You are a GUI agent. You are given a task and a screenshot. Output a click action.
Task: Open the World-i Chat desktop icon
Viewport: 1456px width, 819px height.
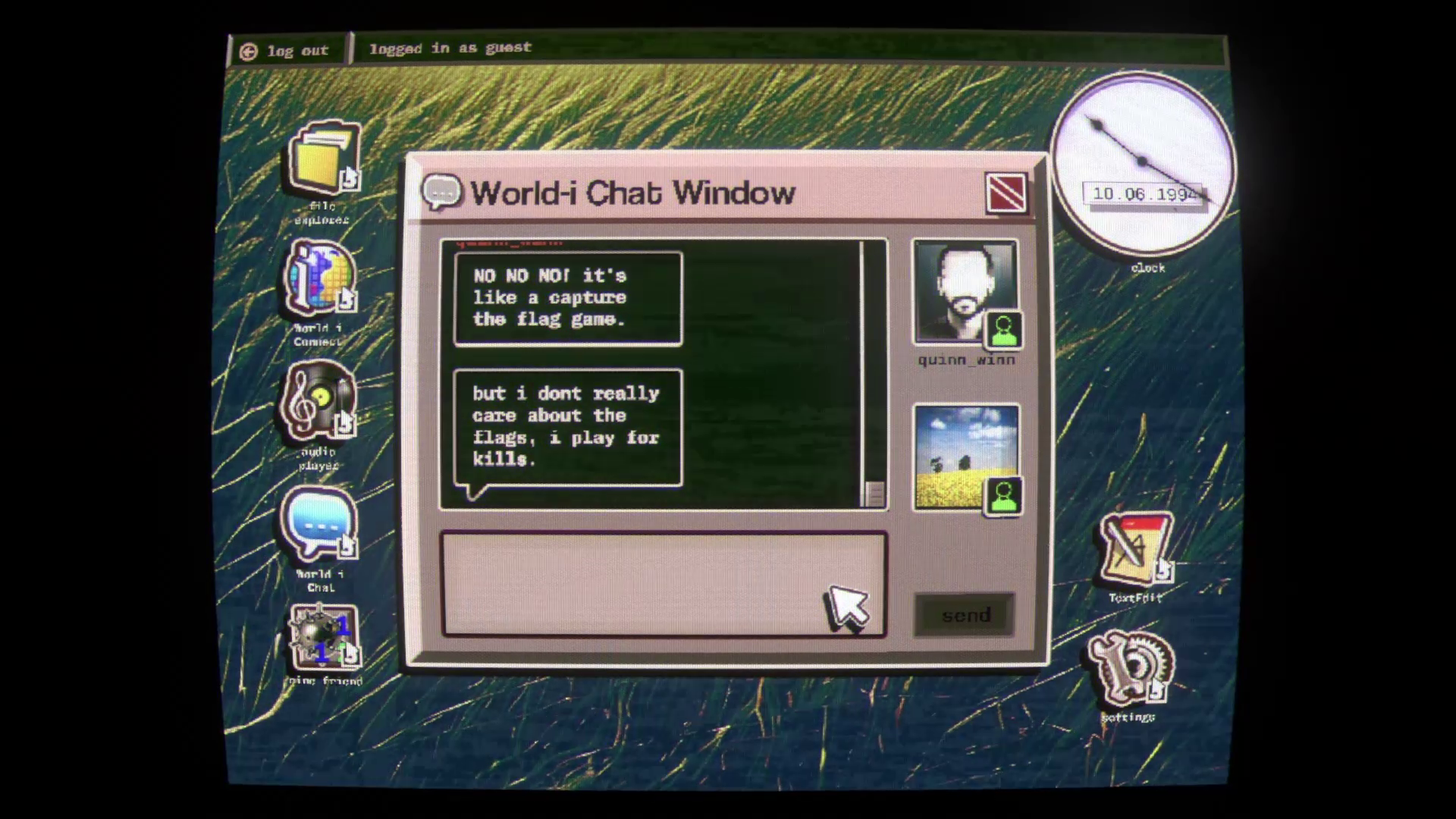[319, 525]
